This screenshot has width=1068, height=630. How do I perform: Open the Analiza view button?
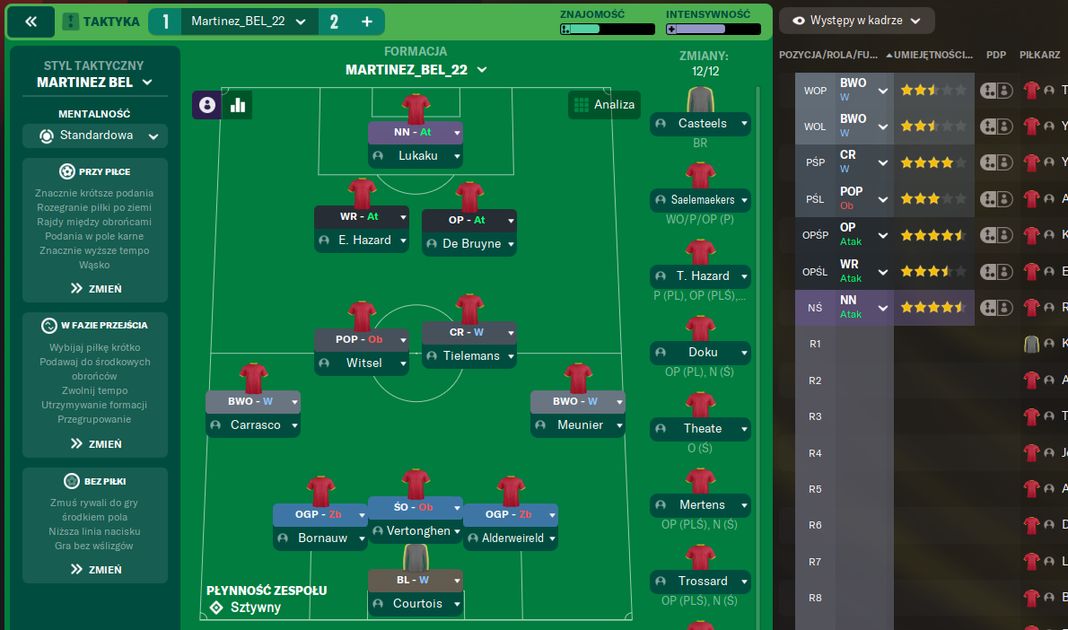pyautogui.click(x=603, y=104)
